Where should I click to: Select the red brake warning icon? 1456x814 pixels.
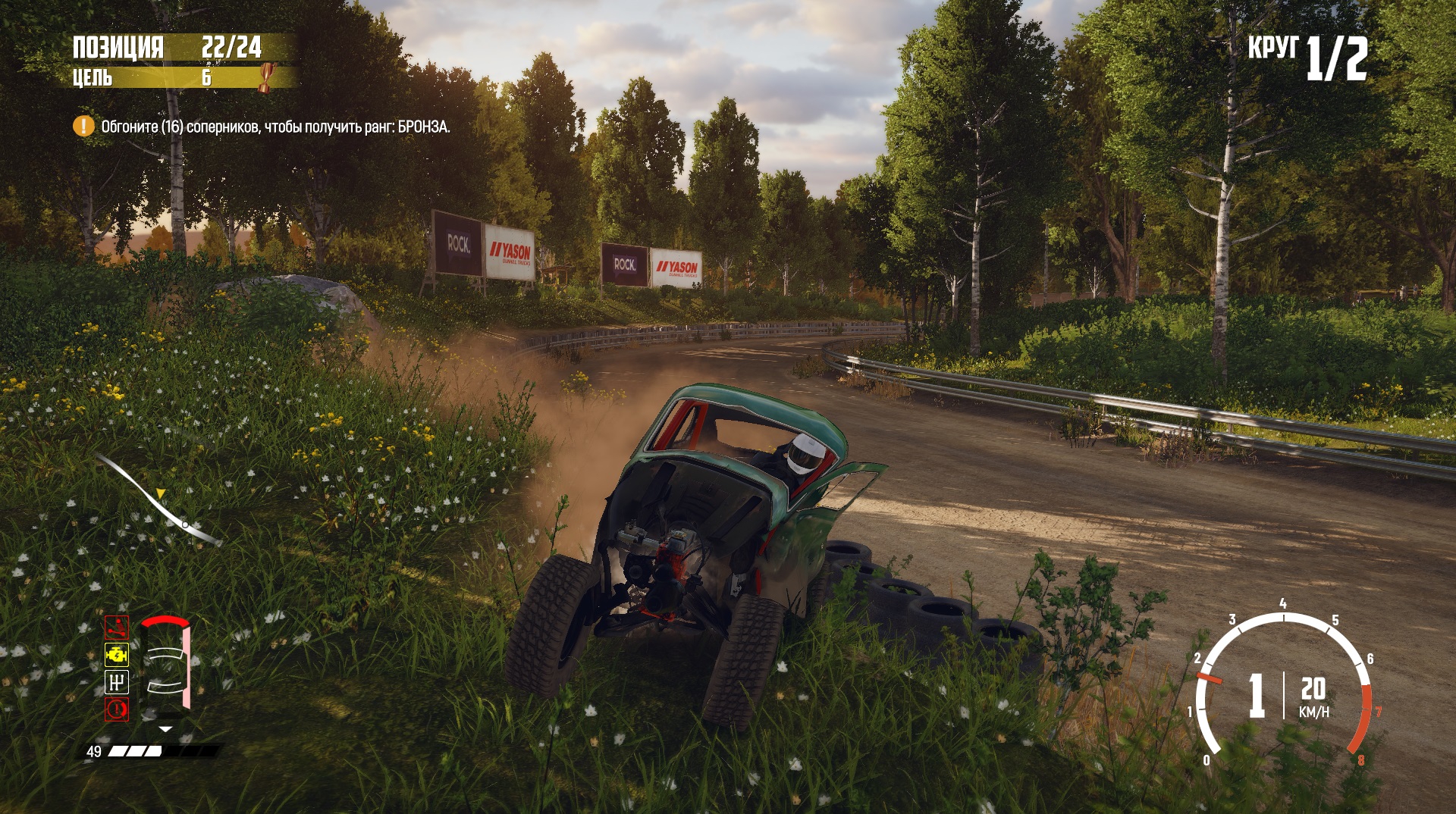[x=117, y=709]
